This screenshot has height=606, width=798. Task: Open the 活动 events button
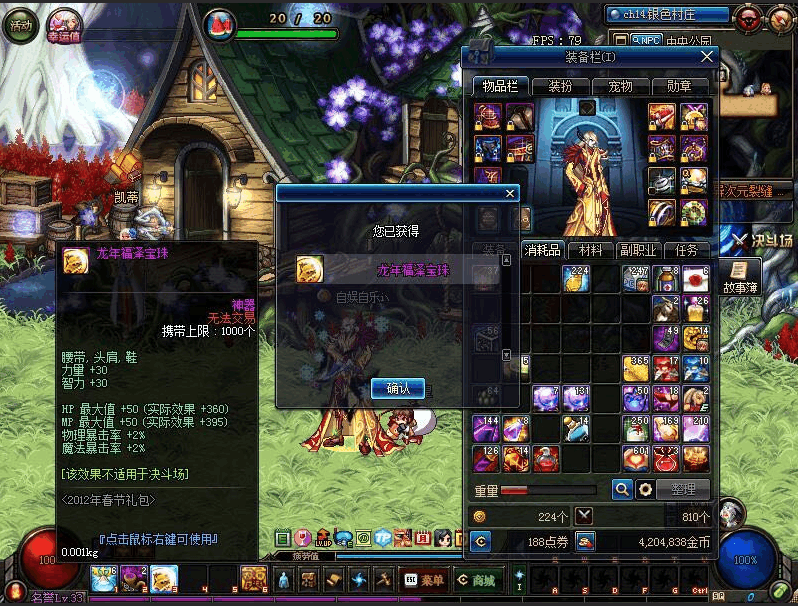(x=20, y=25)
